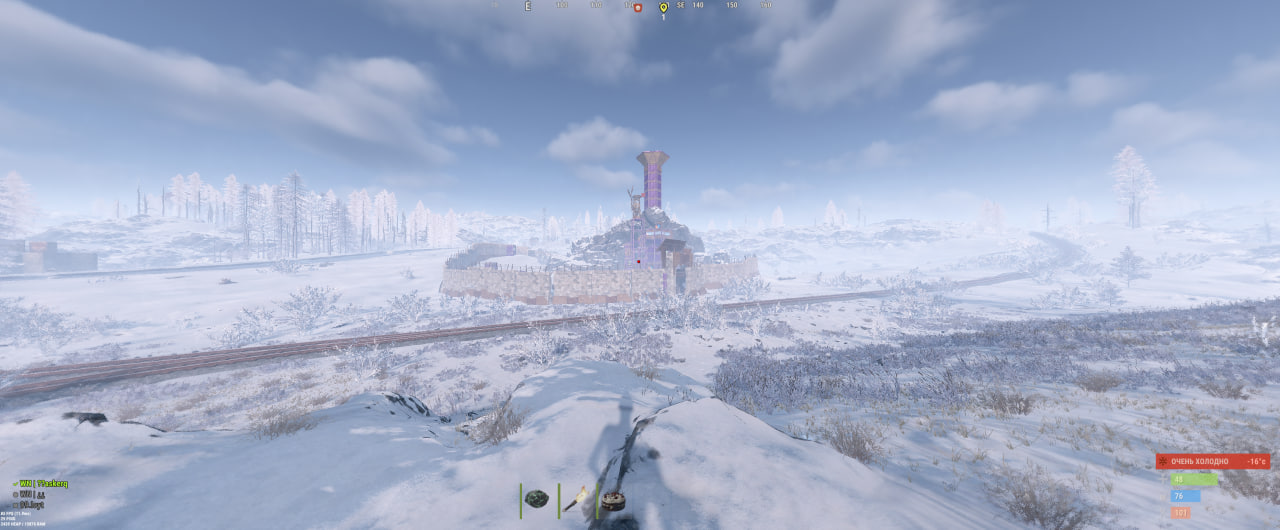Click the red marker icon on the compass
The width and height of the screenshot is (1280, 530).
tap(637, 7)
